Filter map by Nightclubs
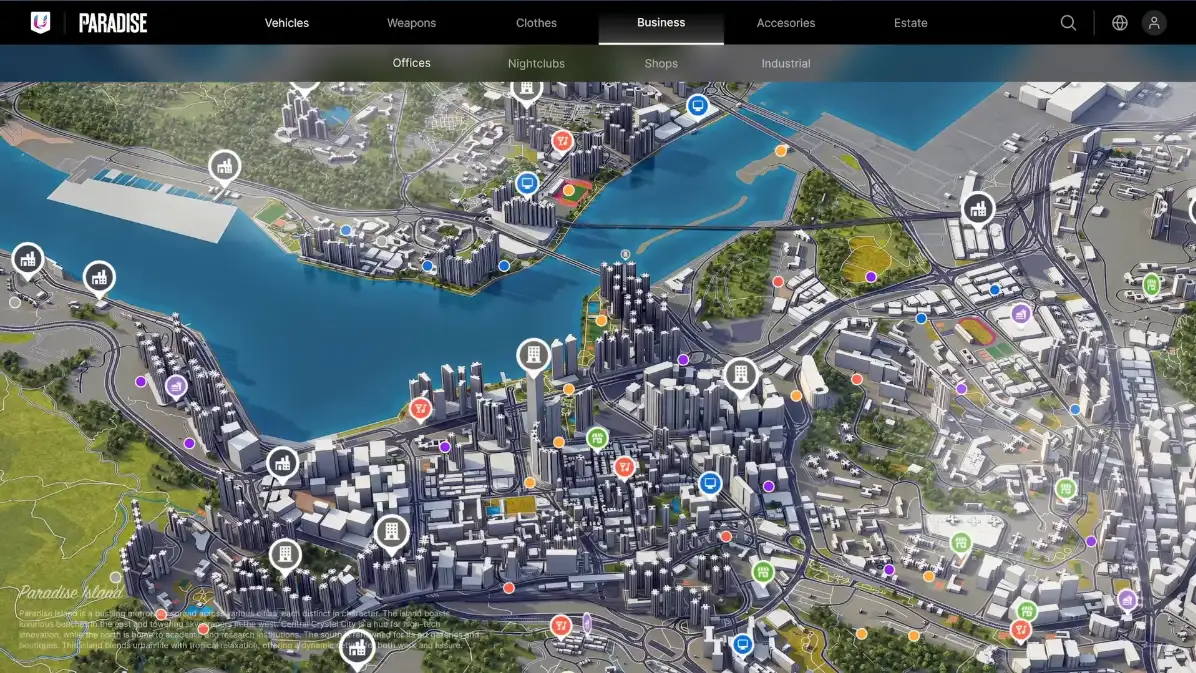This screenshot has height=673, width=1196. [536, 63]
